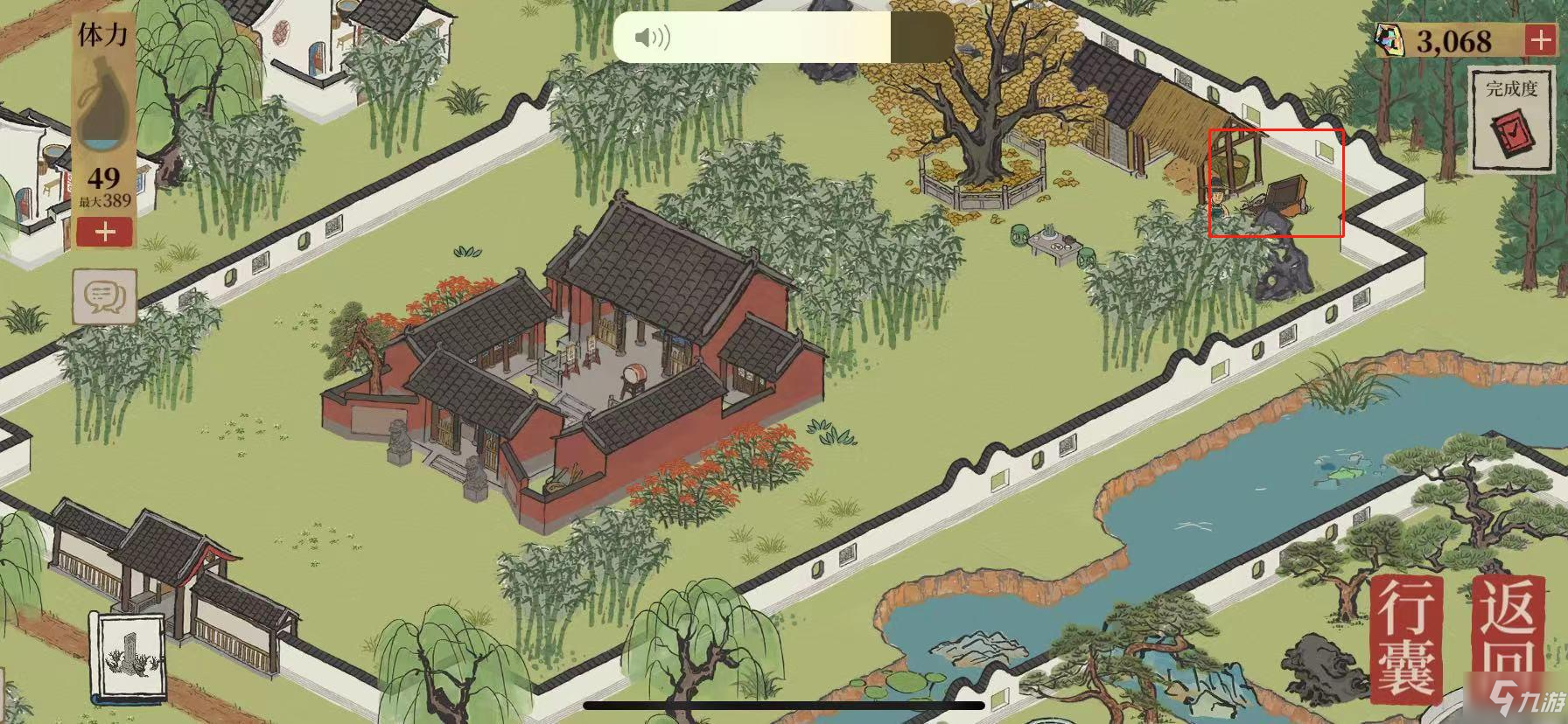Image resolution: width=1568 pixels, height=724 pixels.
Task: Open the 完成度 completion book
Action: coord(1511,121)
